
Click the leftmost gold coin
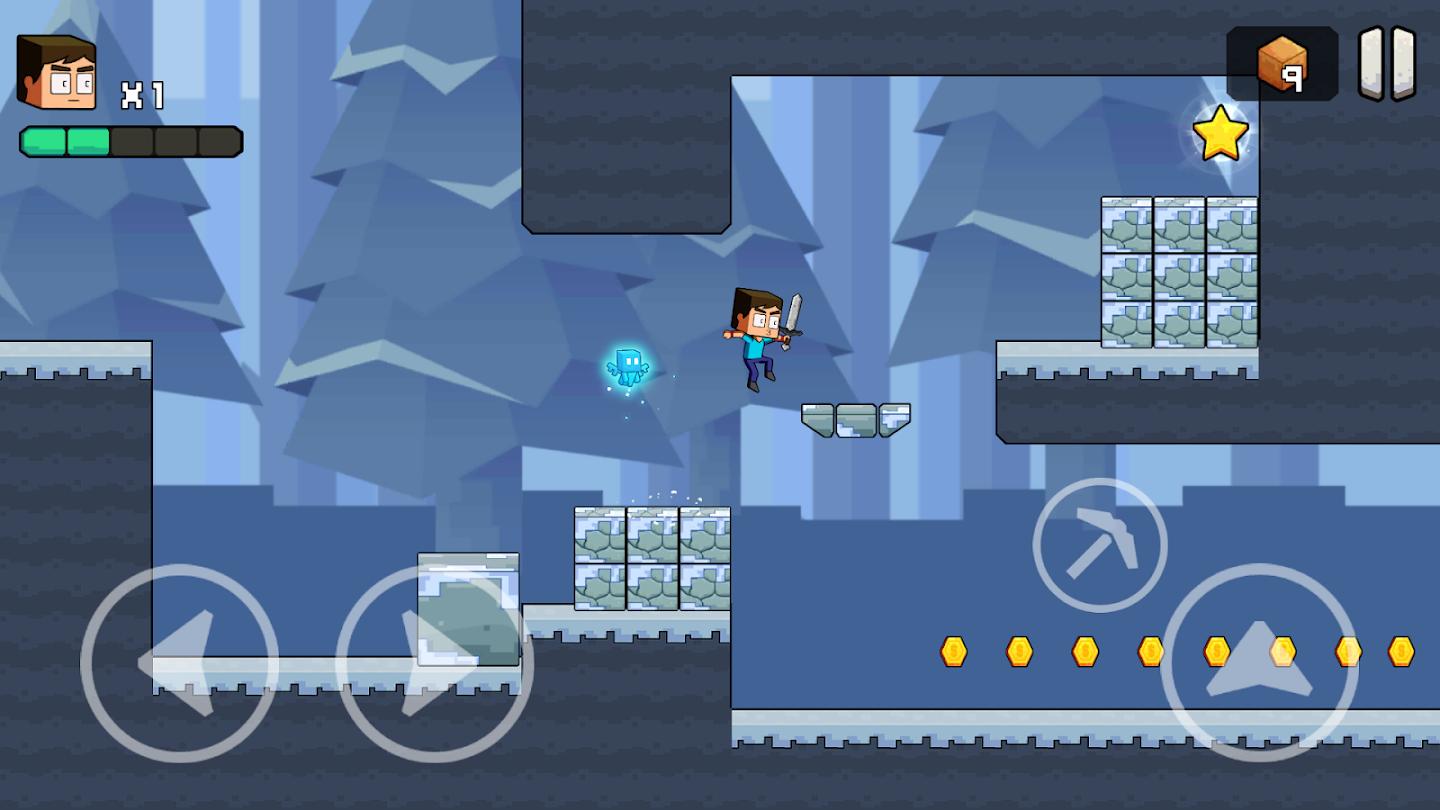coord(951,650)
